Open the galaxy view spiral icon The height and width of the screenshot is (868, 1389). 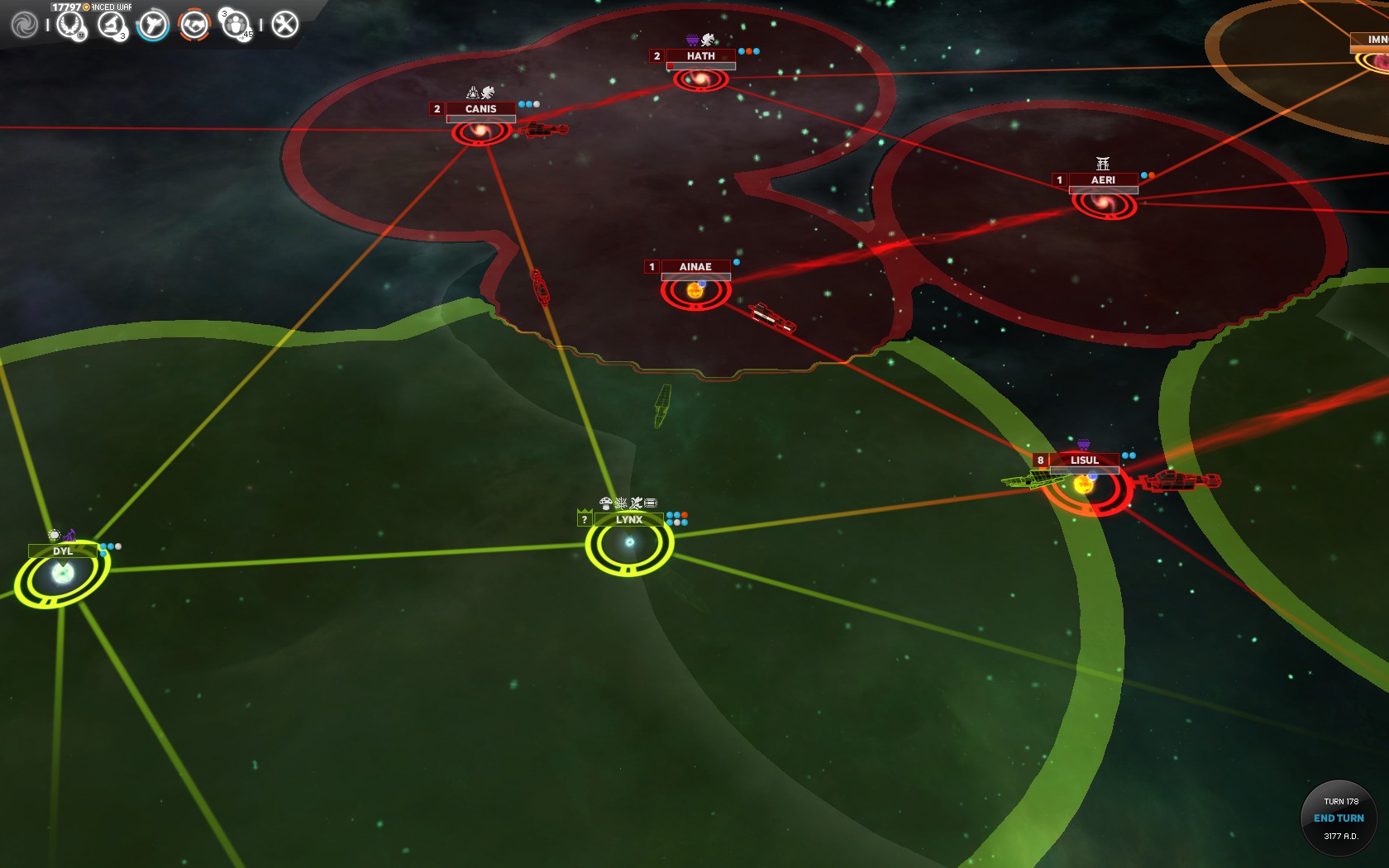(24, 25)
